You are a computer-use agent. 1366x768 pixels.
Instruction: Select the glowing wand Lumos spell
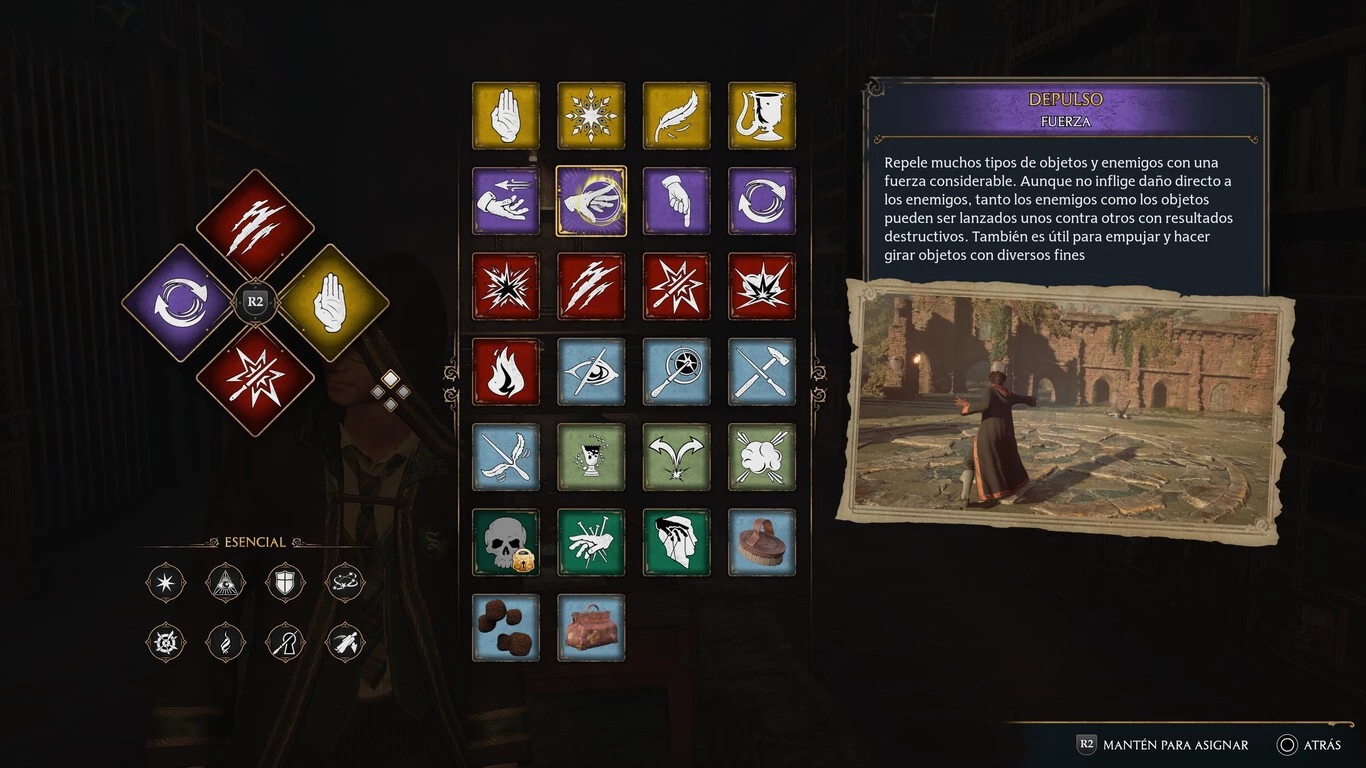click(676, 372)
